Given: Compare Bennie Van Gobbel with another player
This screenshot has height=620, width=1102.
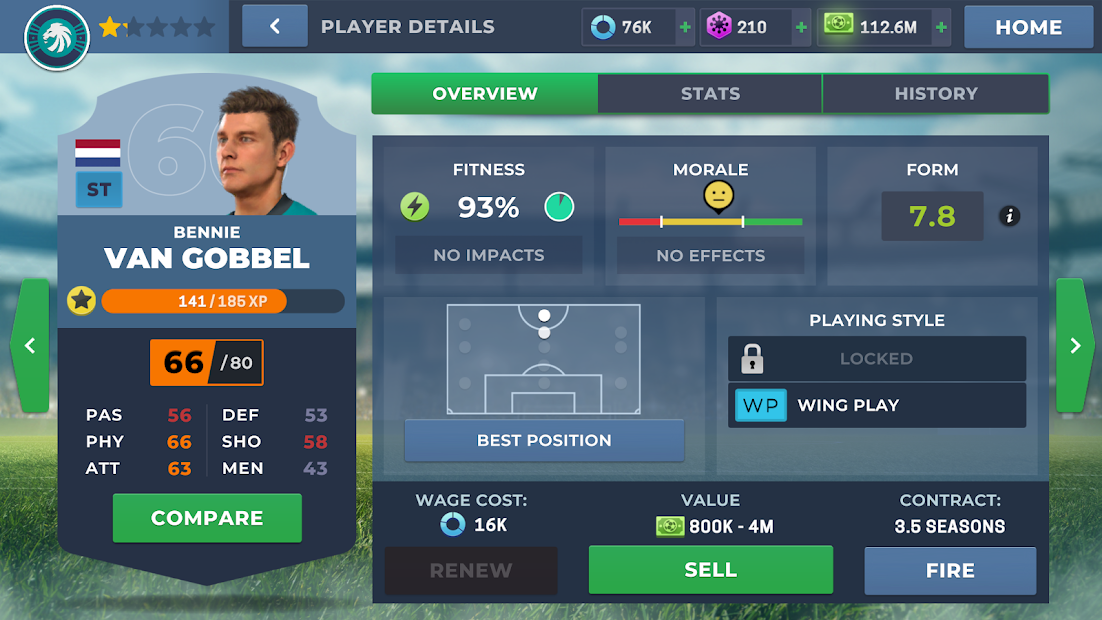Looking at the screenshot, I should 207,518.
